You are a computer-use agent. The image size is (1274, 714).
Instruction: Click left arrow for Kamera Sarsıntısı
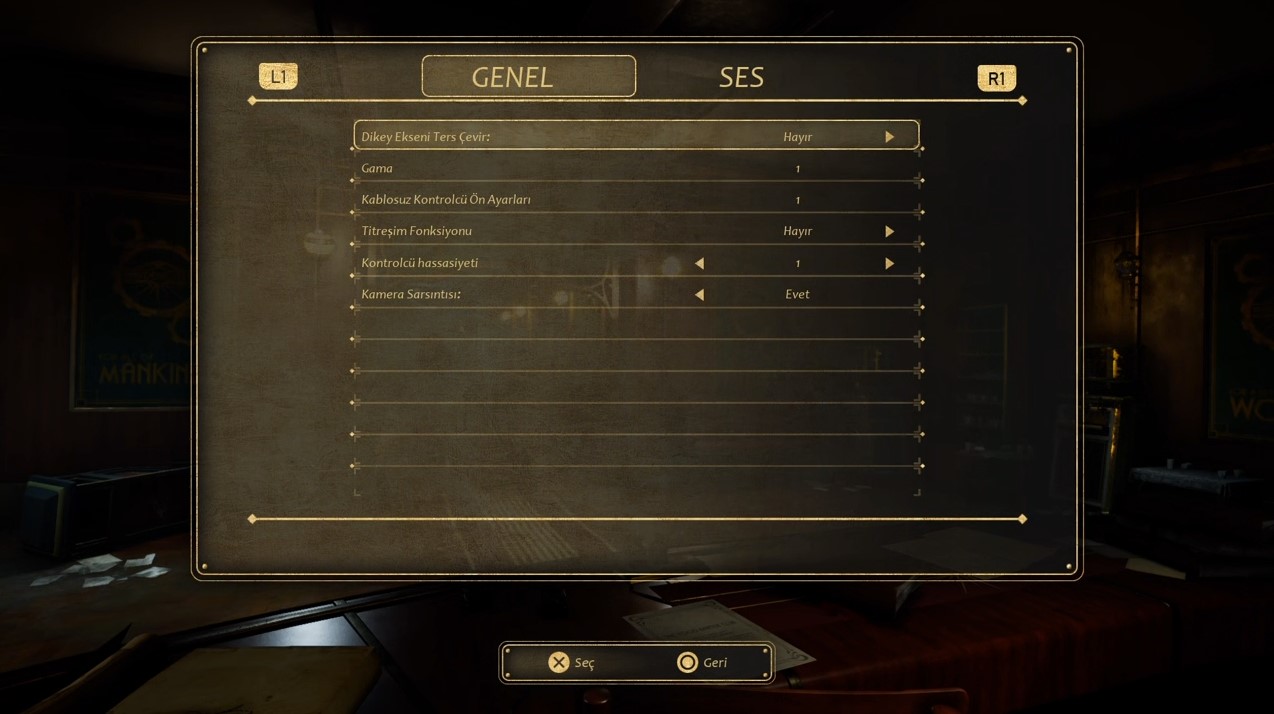click(x=699, y=295)
